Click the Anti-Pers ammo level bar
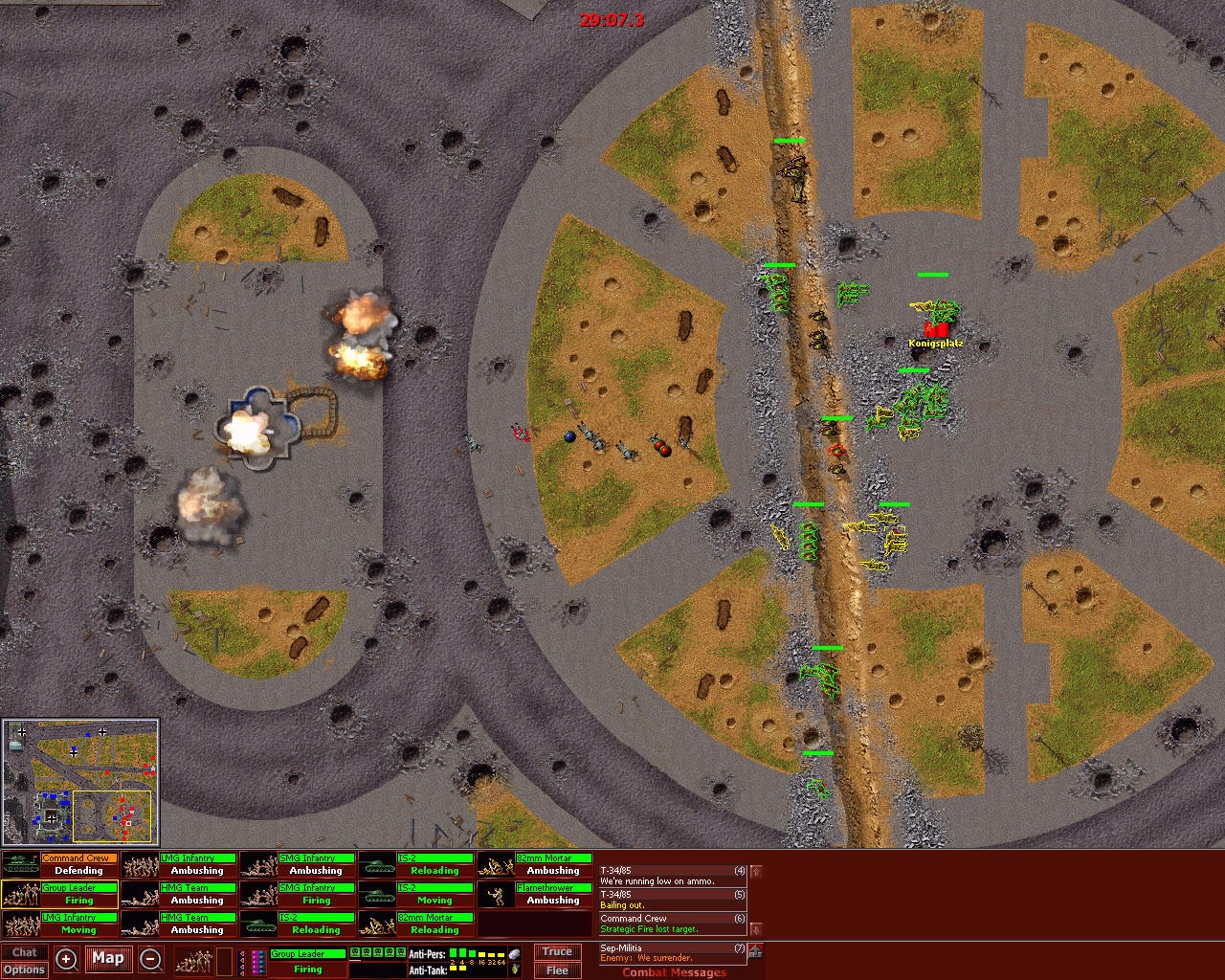1225x980 pixels. [x=476, y=954]
